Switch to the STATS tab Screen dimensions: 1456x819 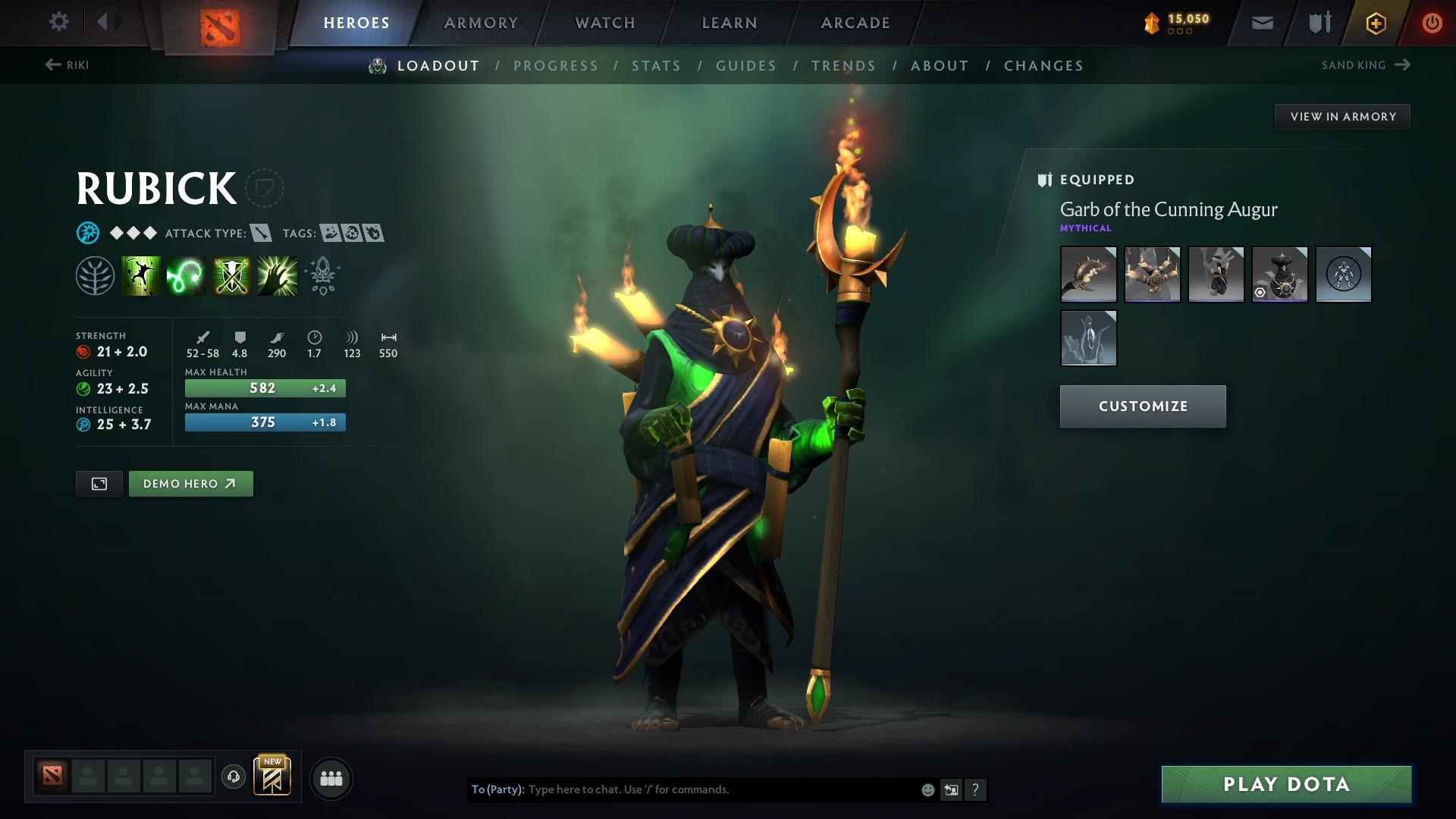pos(657,66)
